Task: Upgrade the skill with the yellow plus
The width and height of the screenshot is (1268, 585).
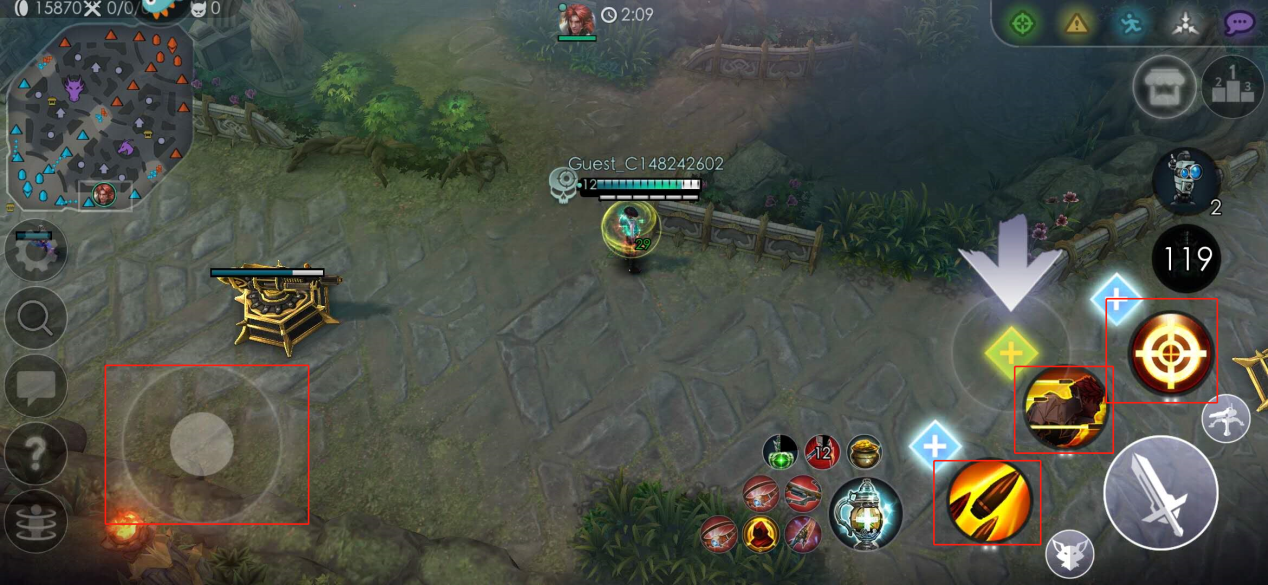Action: 1011,352
